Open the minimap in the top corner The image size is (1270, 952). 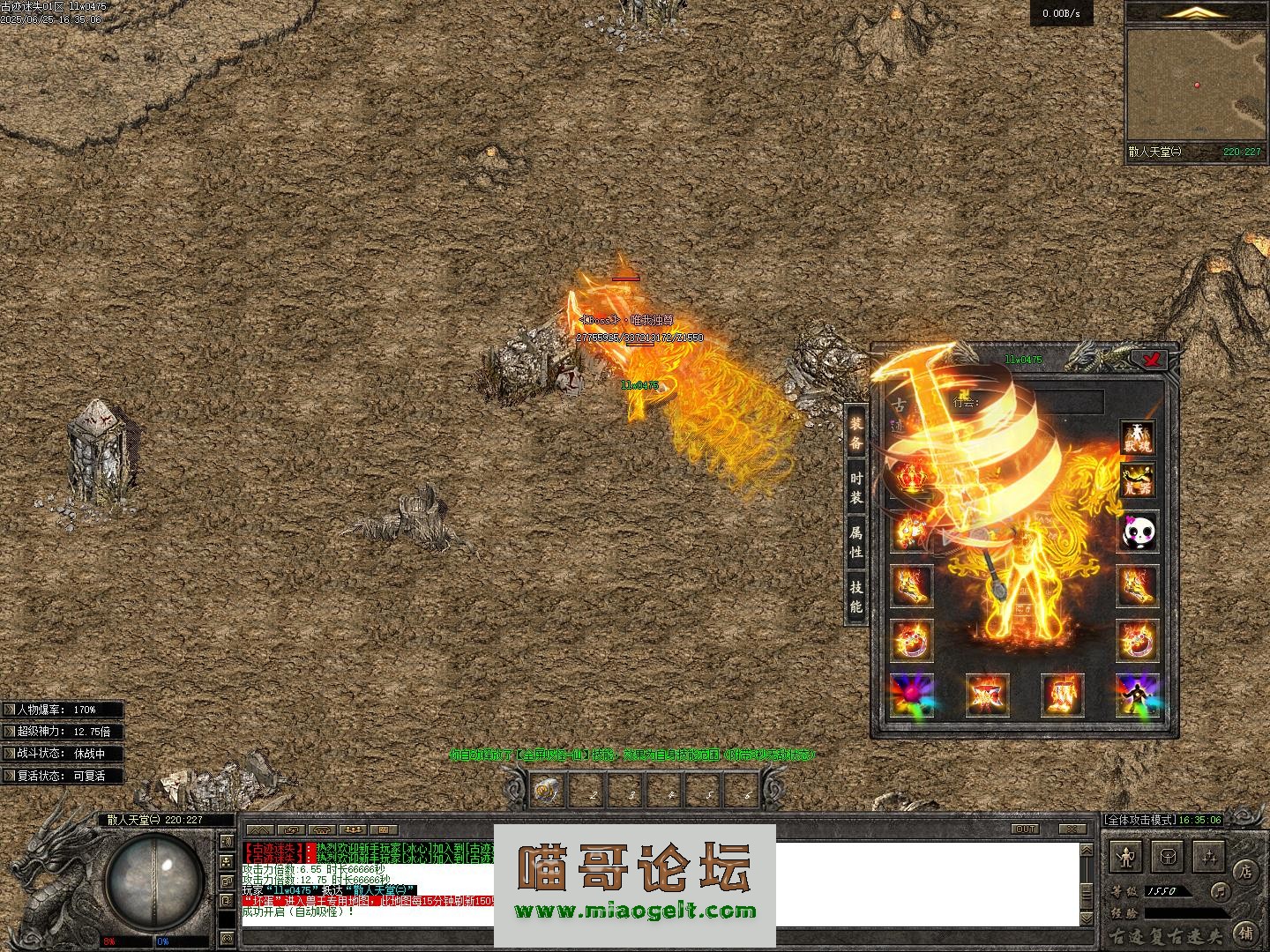click(x=1196, y=85)
